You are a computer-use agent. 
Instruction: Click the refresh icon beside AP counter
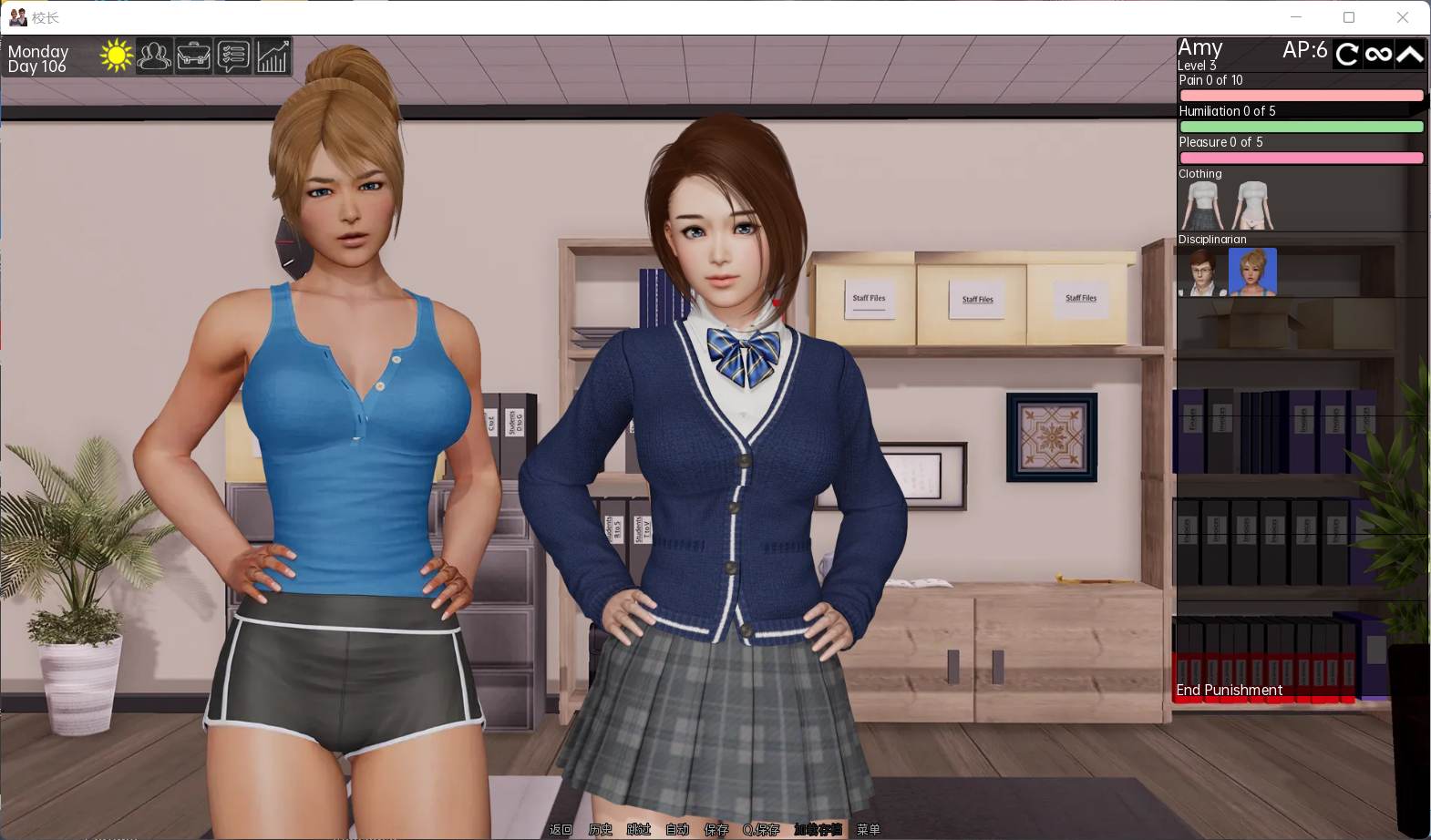[x=1346, y=54]
